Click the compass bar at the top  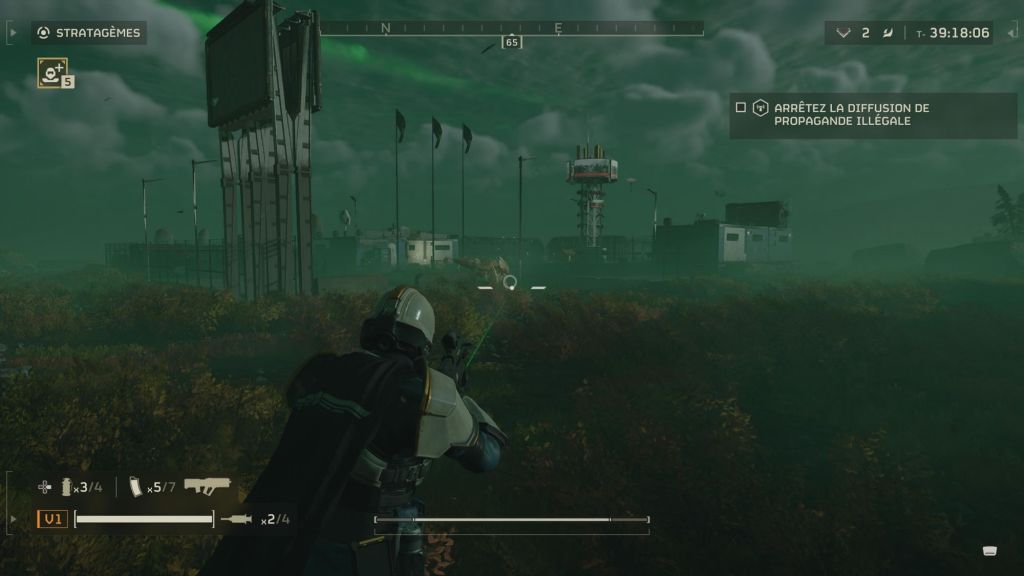(511, 29)
